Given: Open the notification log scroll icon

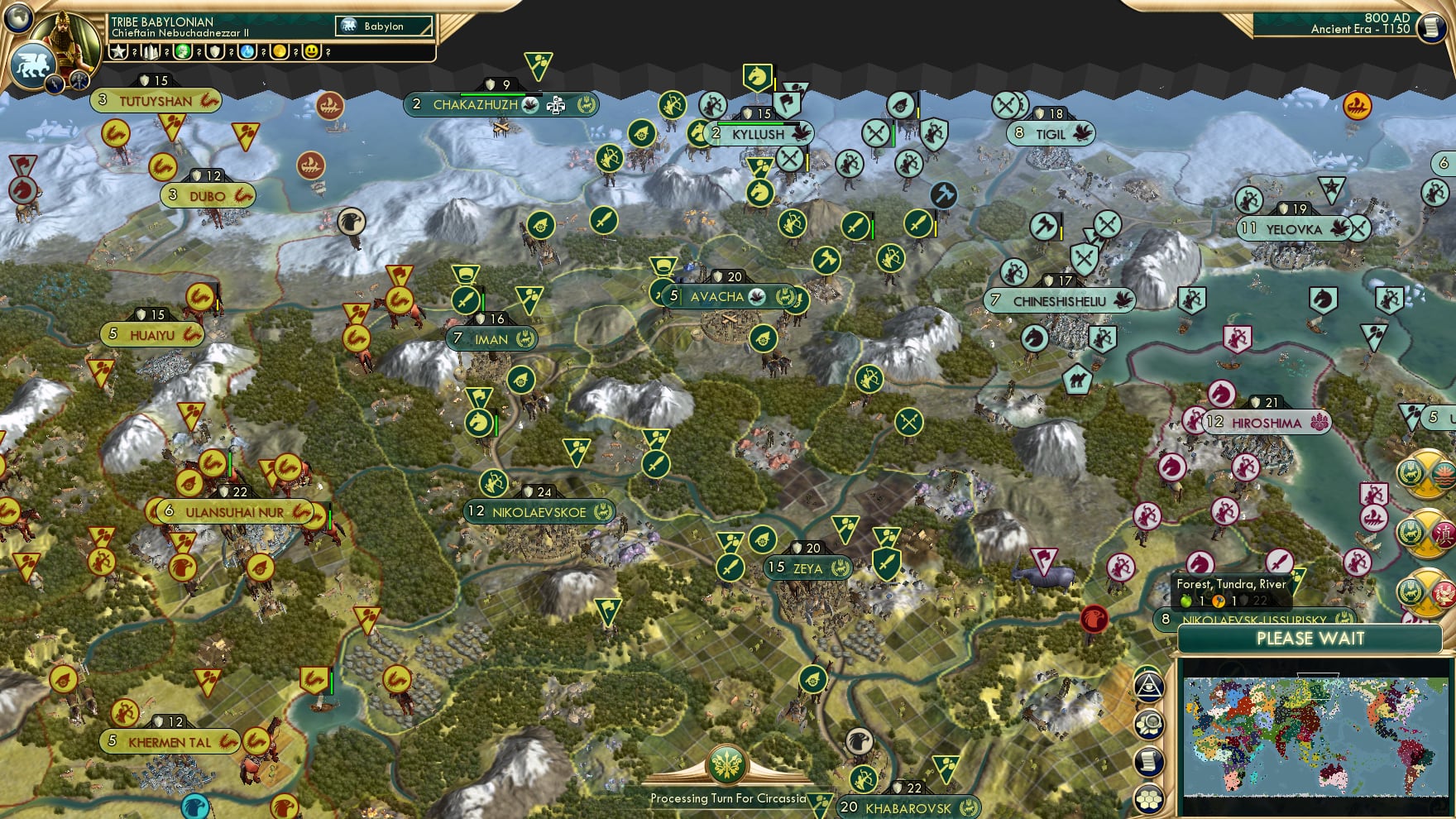Looking at the screenshot, I should coord(1149,760).
